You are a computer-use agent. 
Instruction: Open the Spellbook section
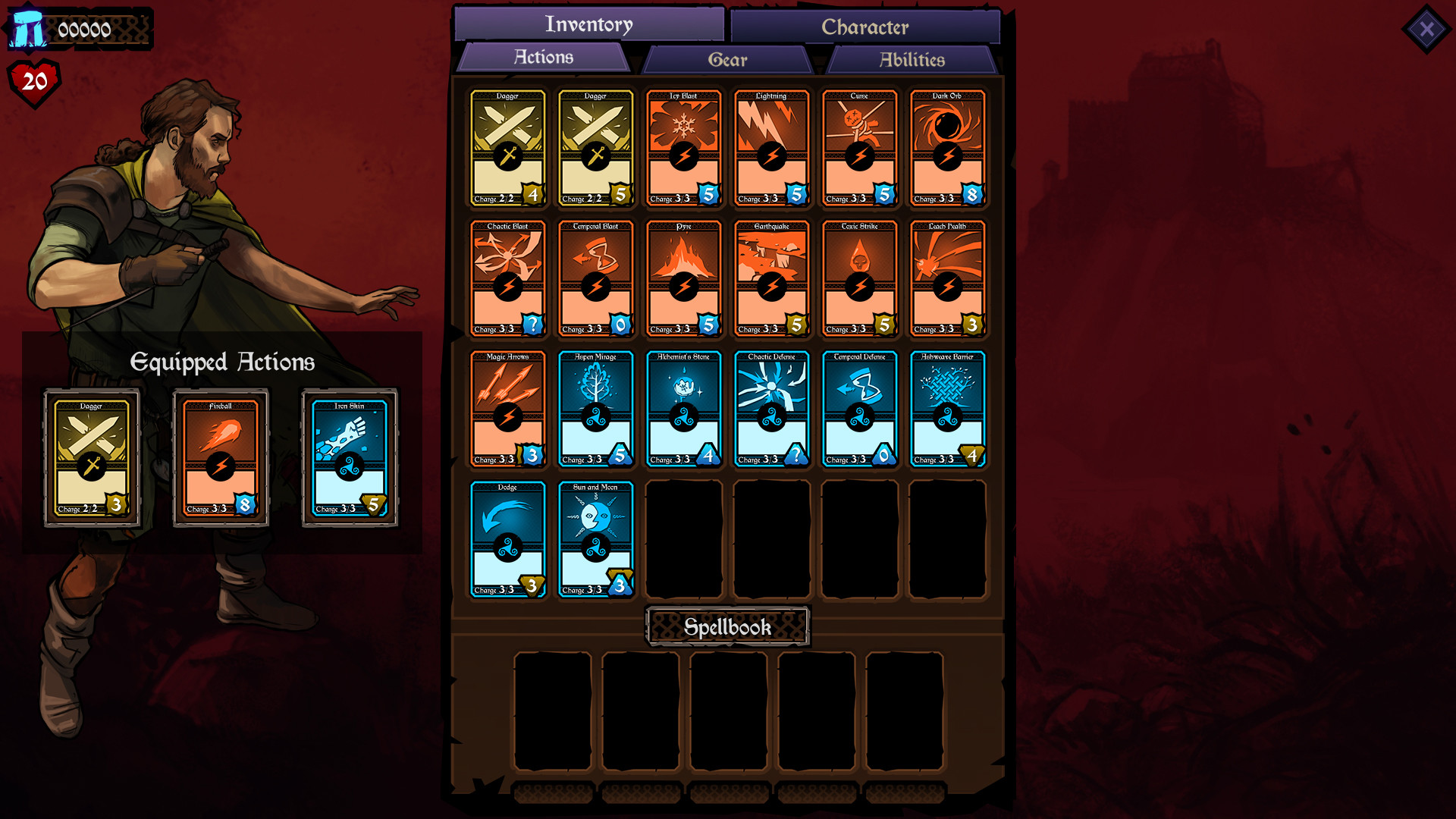(x=726, y=627)
